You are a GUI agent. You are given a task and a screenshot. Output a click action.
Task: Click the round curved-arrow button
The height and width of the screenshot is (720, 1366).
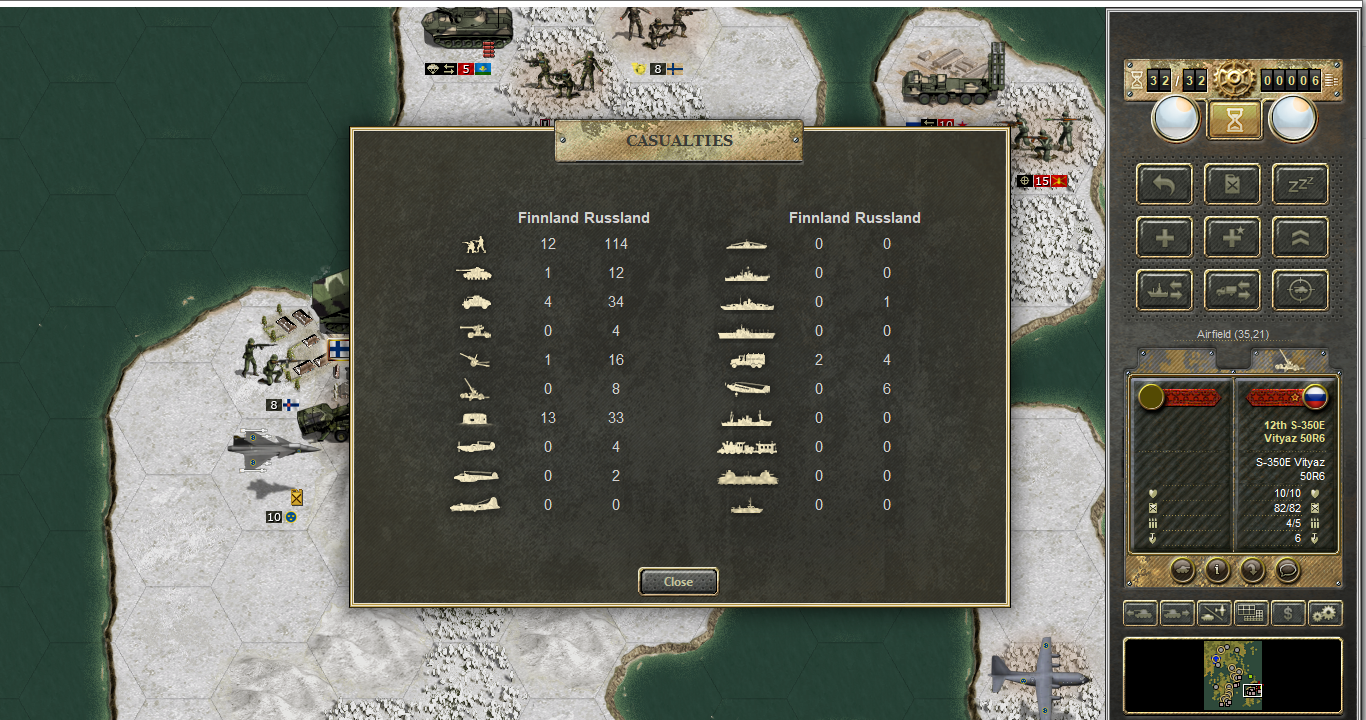pyautogui.click(x=1252, y=570)
